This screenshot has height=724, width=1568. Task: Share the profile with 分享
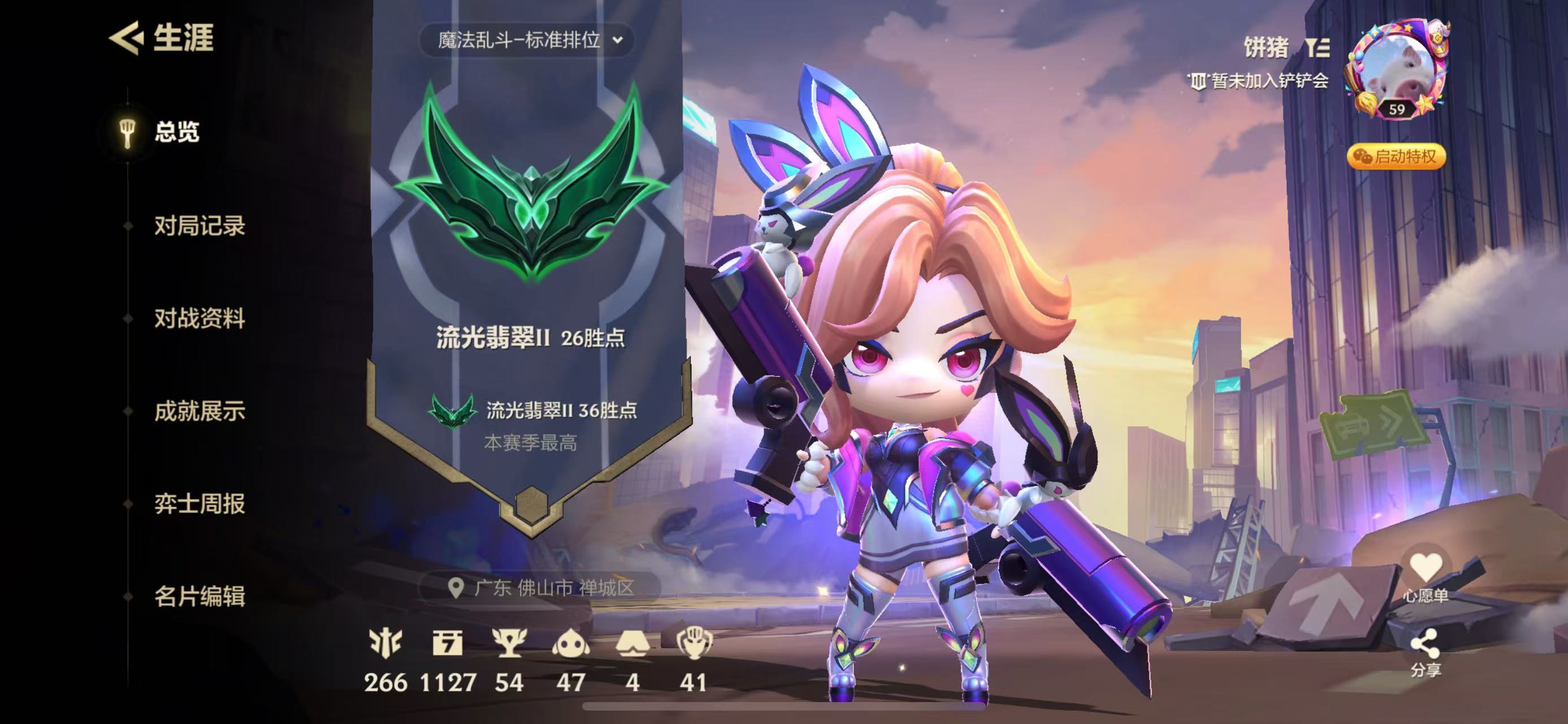point(1426,653)
